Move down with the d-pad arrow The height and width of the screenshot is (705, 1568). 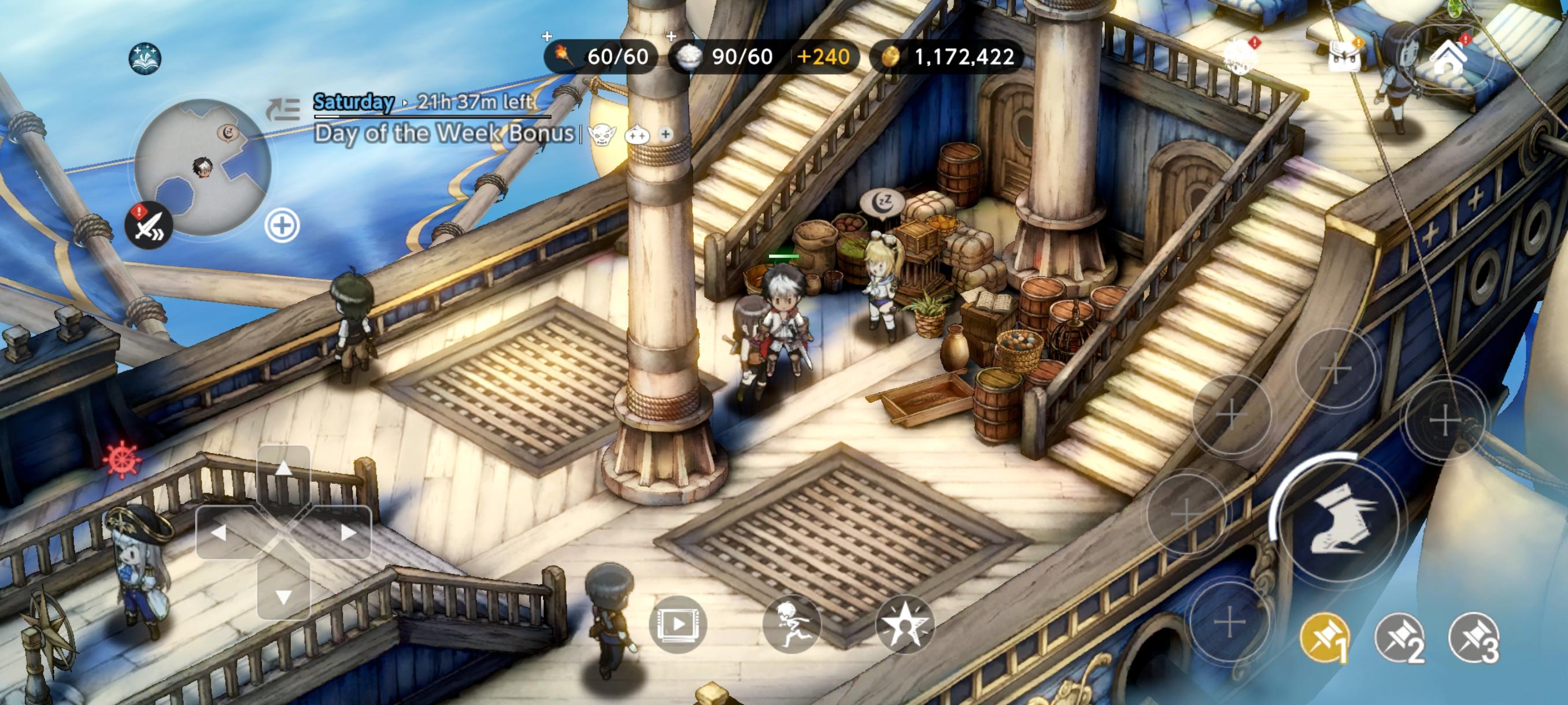[283, 597]
